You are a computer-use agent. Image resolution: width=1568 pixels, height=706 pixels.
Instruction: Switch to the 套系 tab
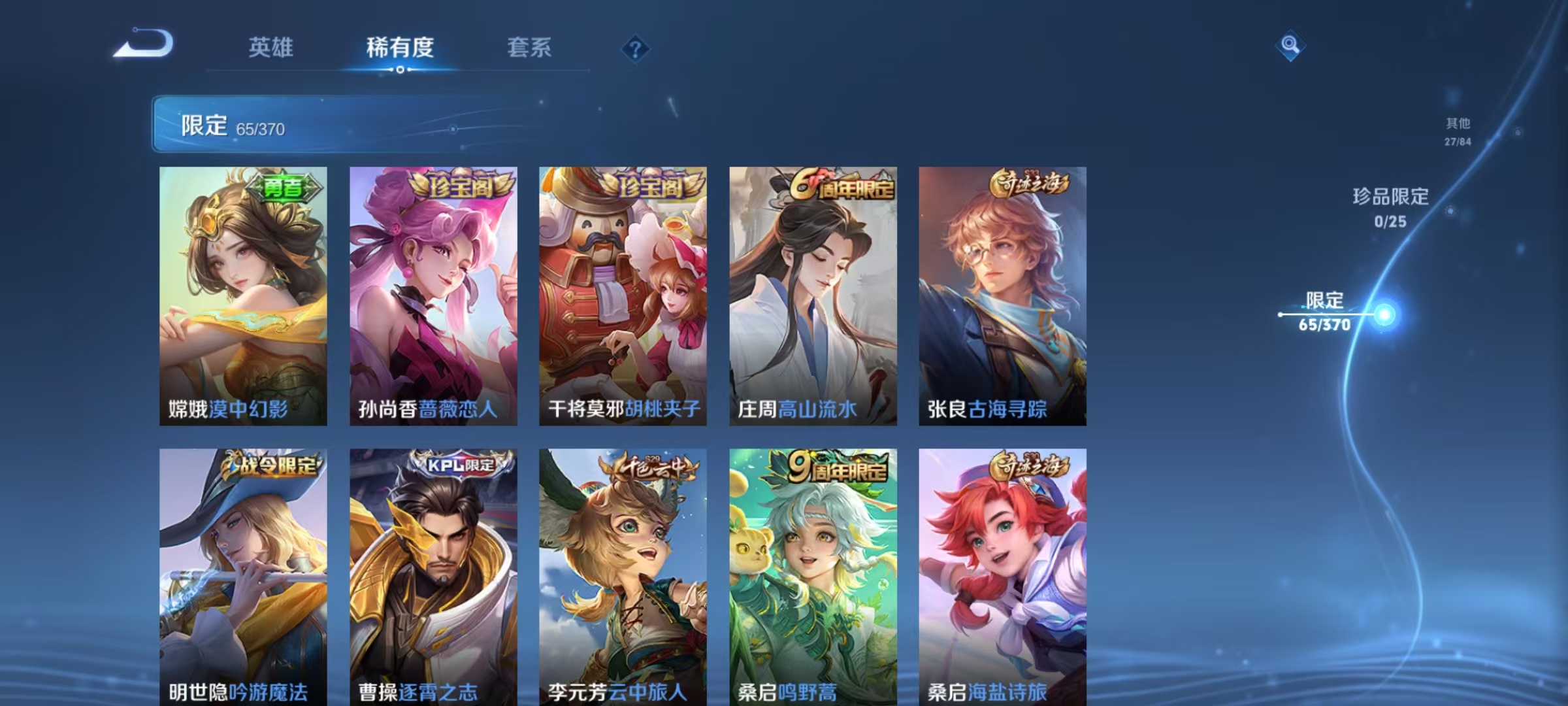point(529,48)
